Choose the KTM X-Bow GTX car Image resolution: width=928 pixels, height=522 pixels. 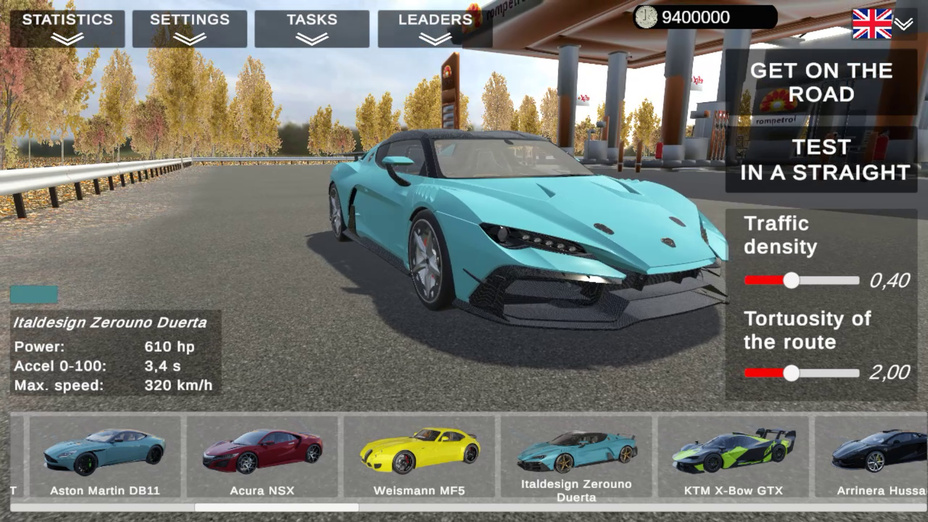[732, 457]
